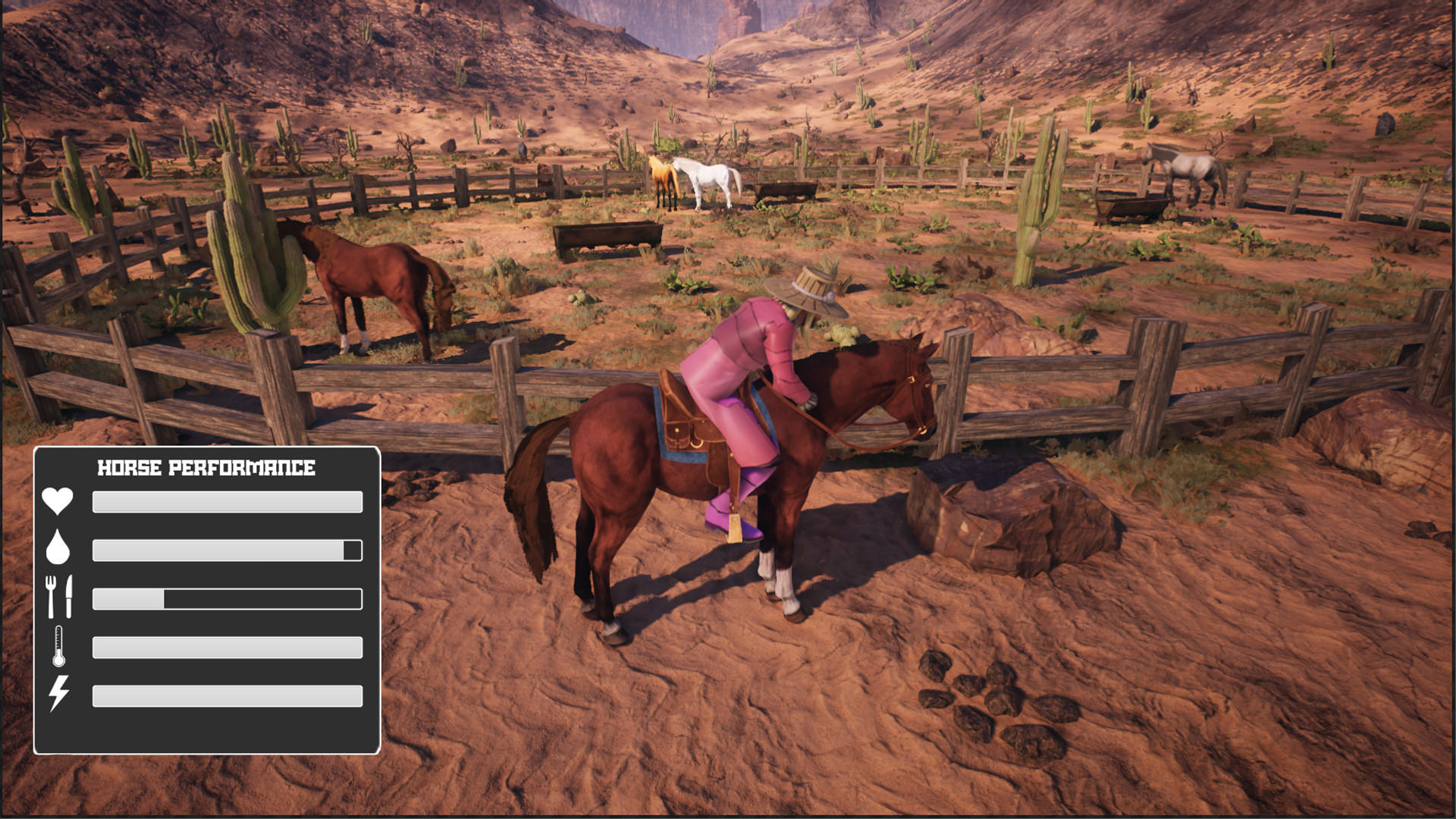Click the partially filled hunger bar
Image resolution: width=1456 pixels, height=819 pixels.
(x=226, y=598)
